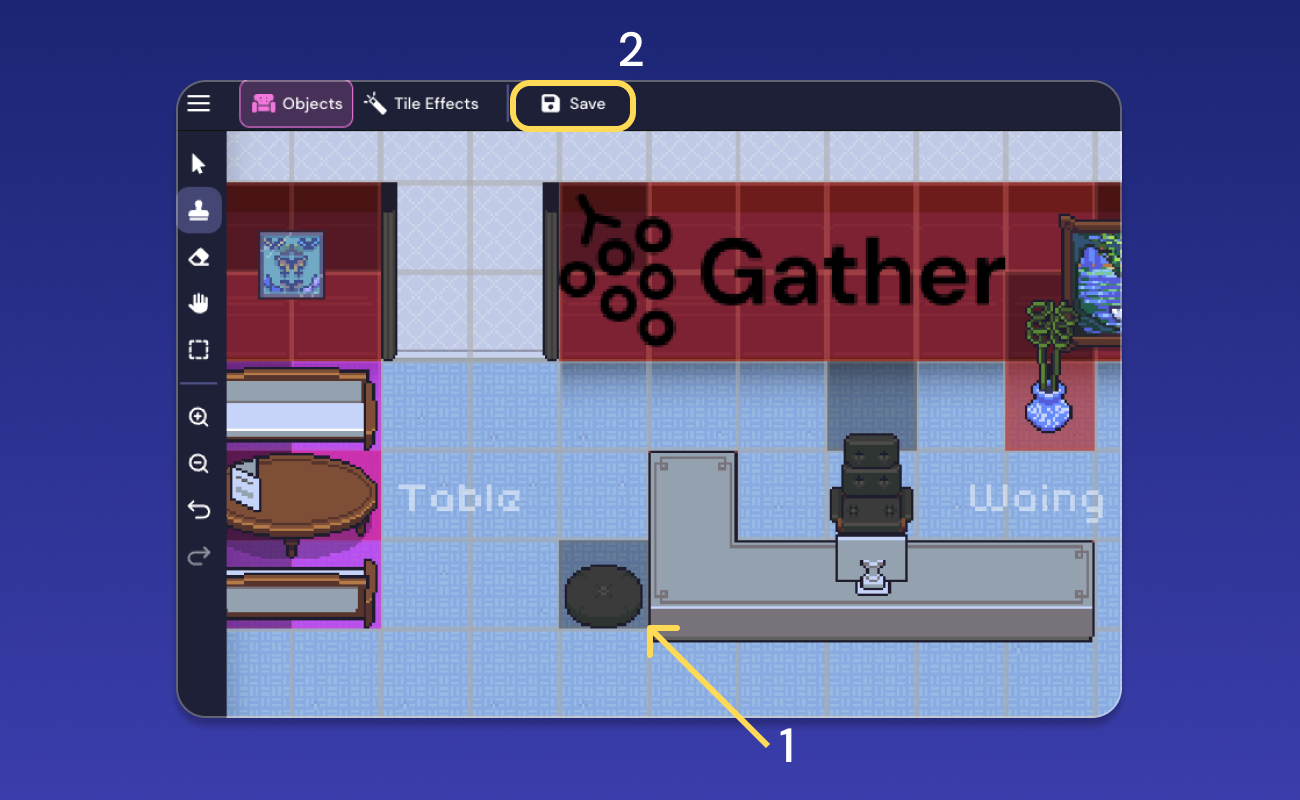The height and width of the screenshot is (800, 1300).
Task: Select the Eraser tool
Action: pos(198,256)
